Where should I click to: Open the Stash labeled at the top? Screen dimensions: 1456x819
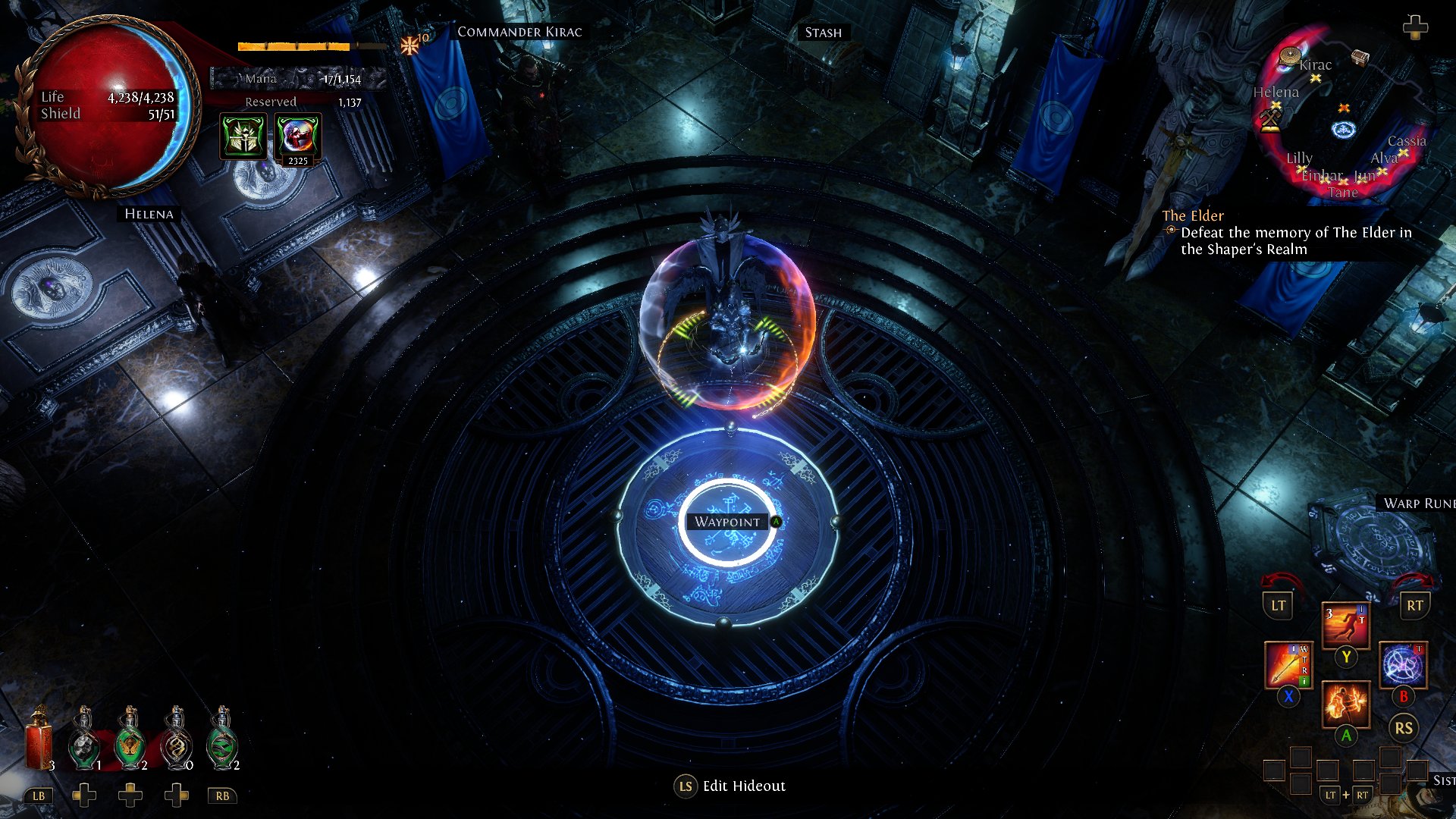(822, 33)
